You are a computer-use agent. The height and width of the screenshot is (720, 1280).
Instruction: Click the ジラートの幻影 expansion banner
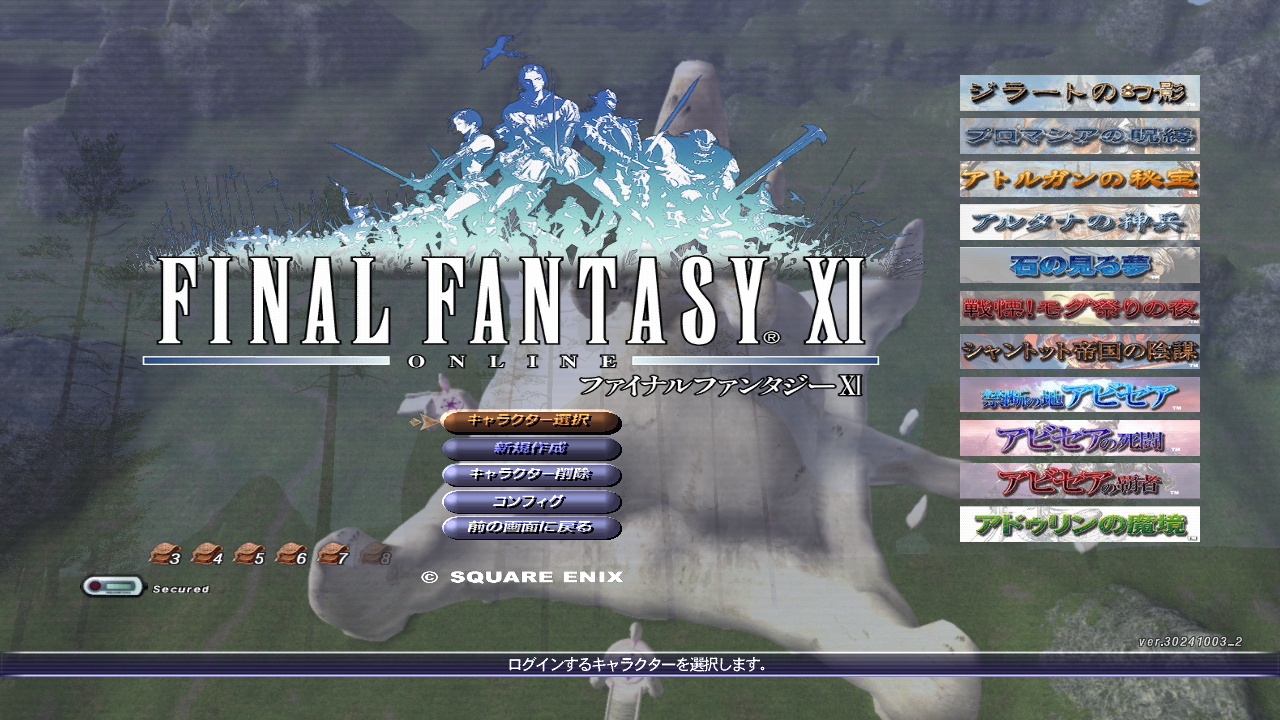[x=1078, y=92]
